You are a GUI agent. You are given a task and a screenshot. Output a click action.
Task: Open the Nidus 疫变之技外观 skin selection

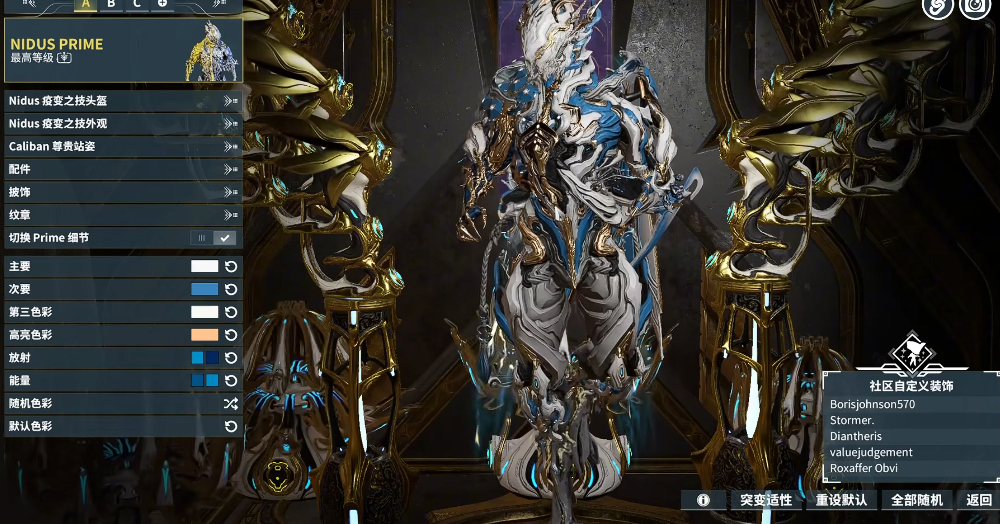pos(122,124)
